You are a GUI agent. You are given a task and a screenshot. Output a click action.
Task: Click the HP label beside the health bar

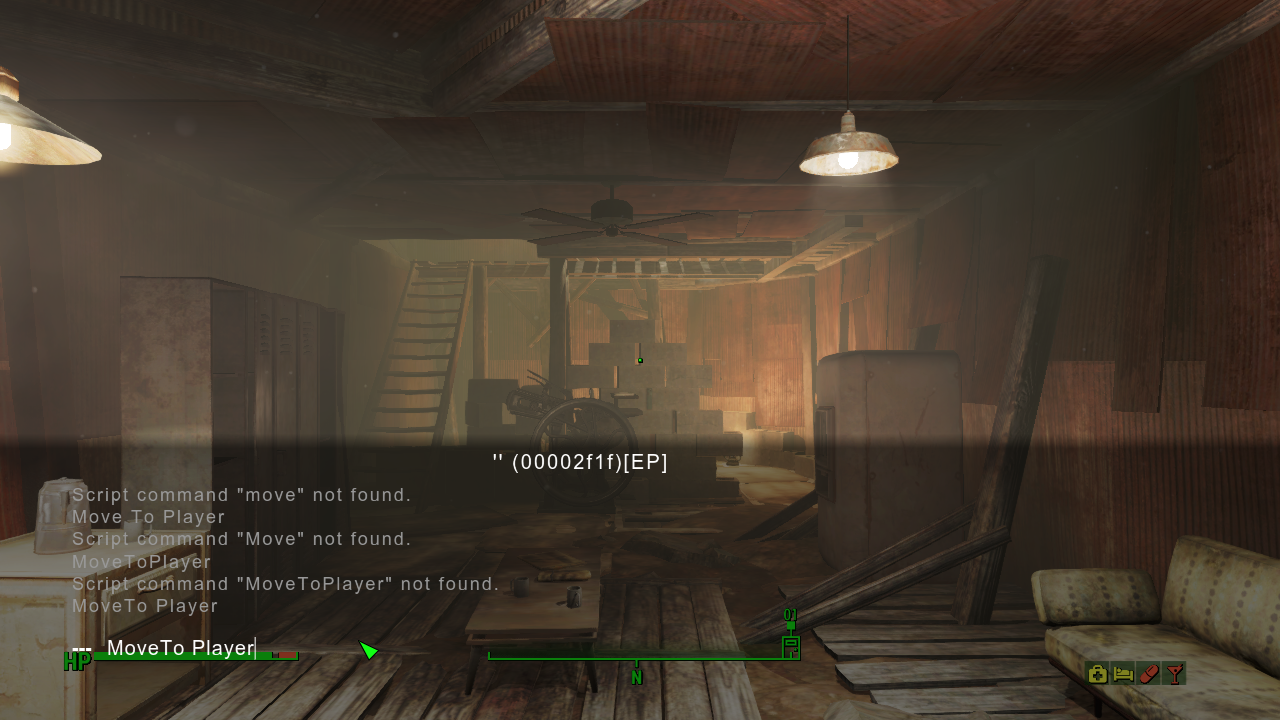coord(76,661)
